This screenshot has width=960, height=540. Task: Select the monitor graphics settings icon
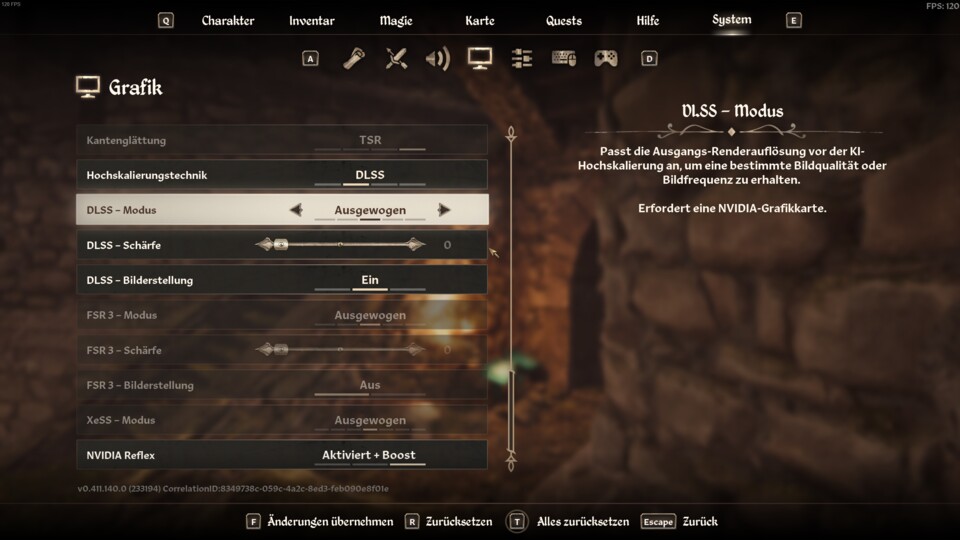click(480, 59)
